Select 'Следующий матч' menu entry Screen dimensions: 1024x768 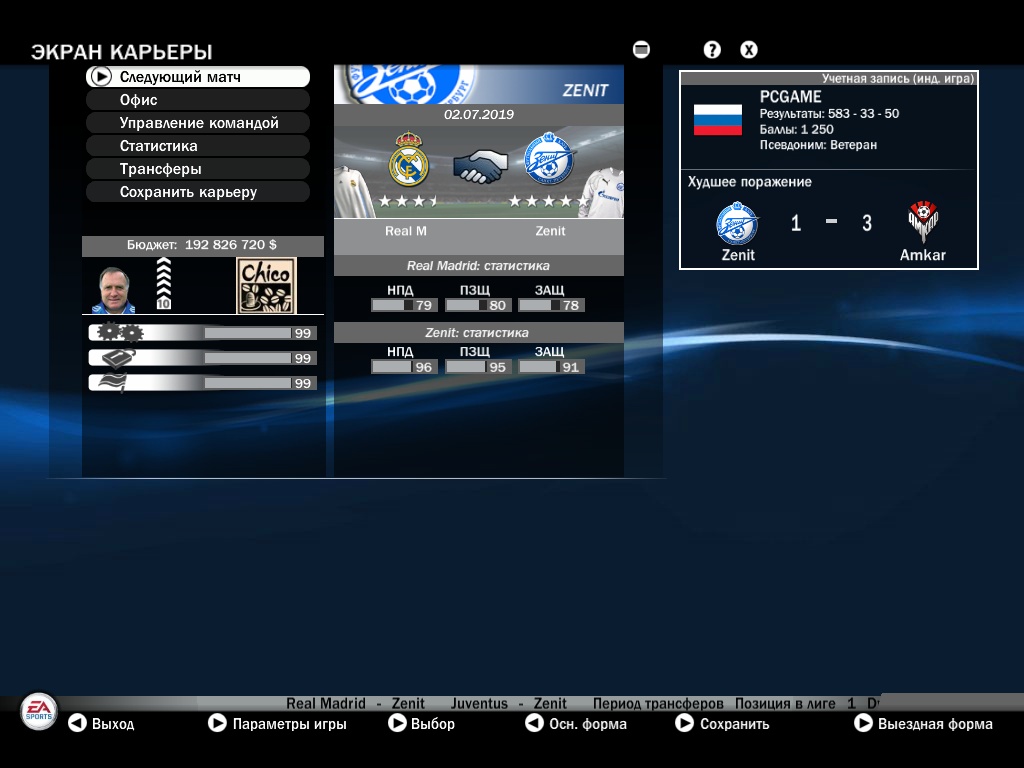pyautogui.click(x=197, y=77)
